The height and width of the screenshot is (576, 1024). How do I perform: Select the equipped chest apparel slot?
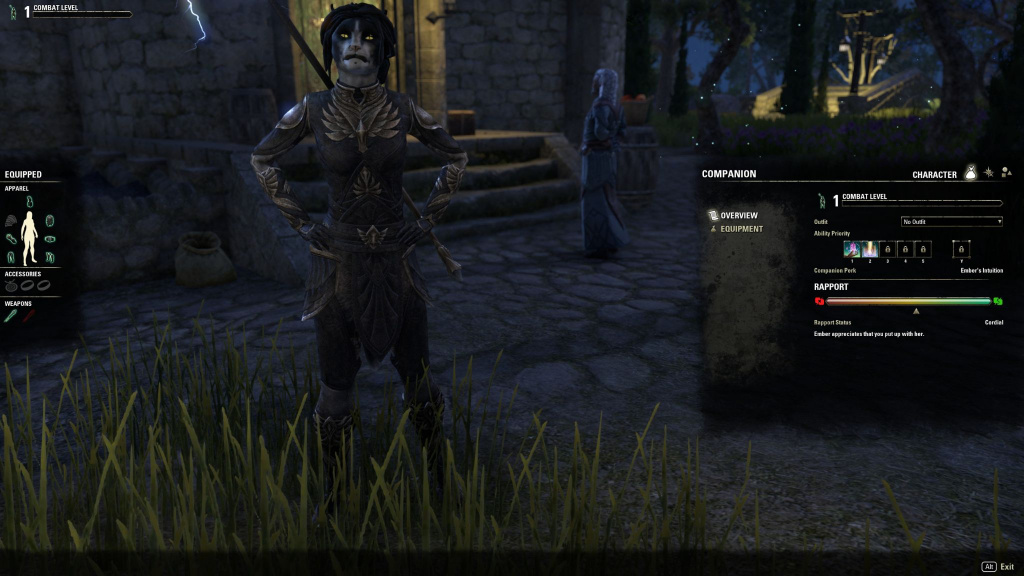(x=49, y=221)
